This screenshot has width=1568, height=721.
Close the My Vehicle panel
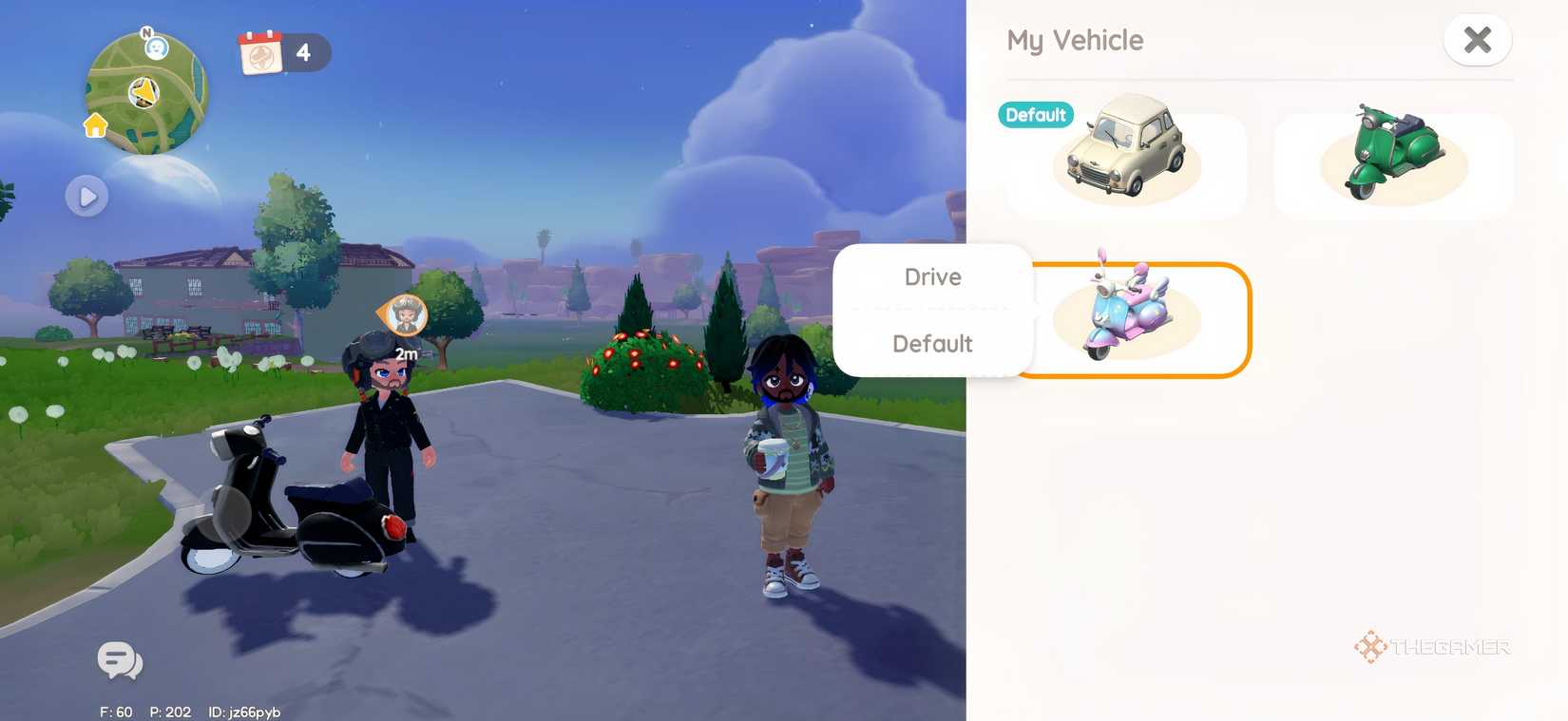click(x=1478, y=40)
